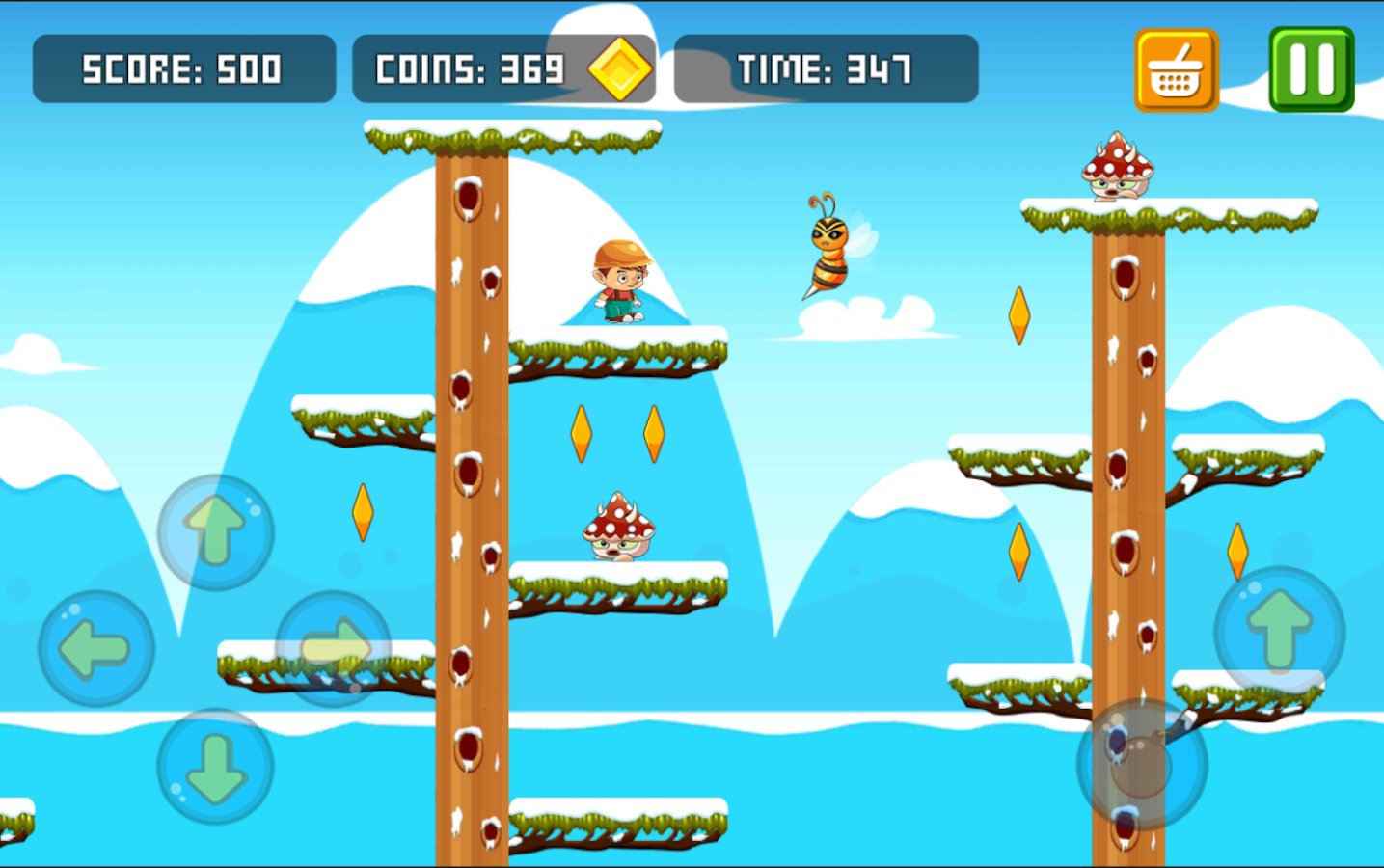This screenshot has width=1384, height=868.
Task: Jump using the large arrow above the bomb
Action: [1279, 630]
